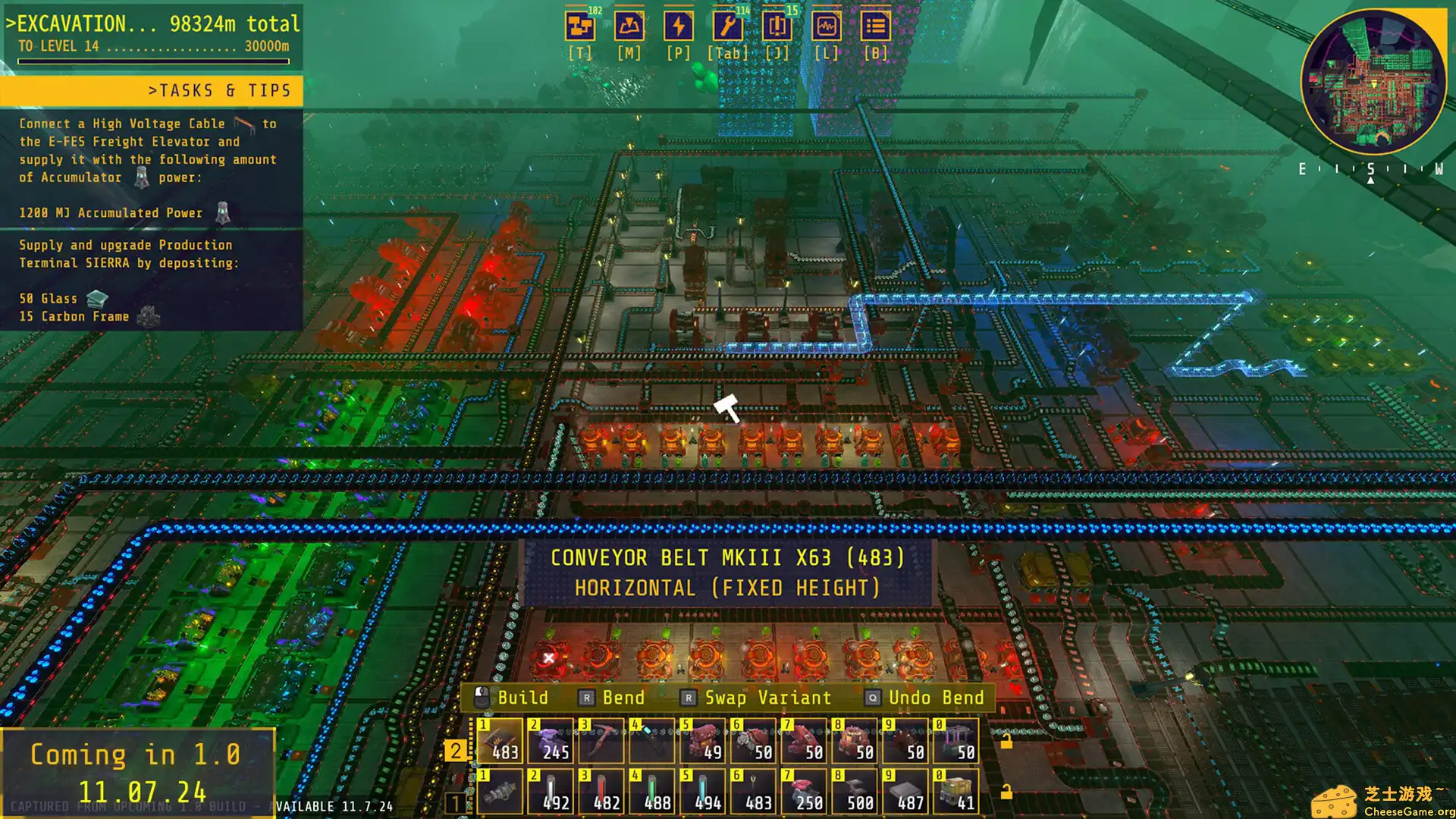
Task: Open the tech tree flowchart icon
Action: [x=580, y=27]
